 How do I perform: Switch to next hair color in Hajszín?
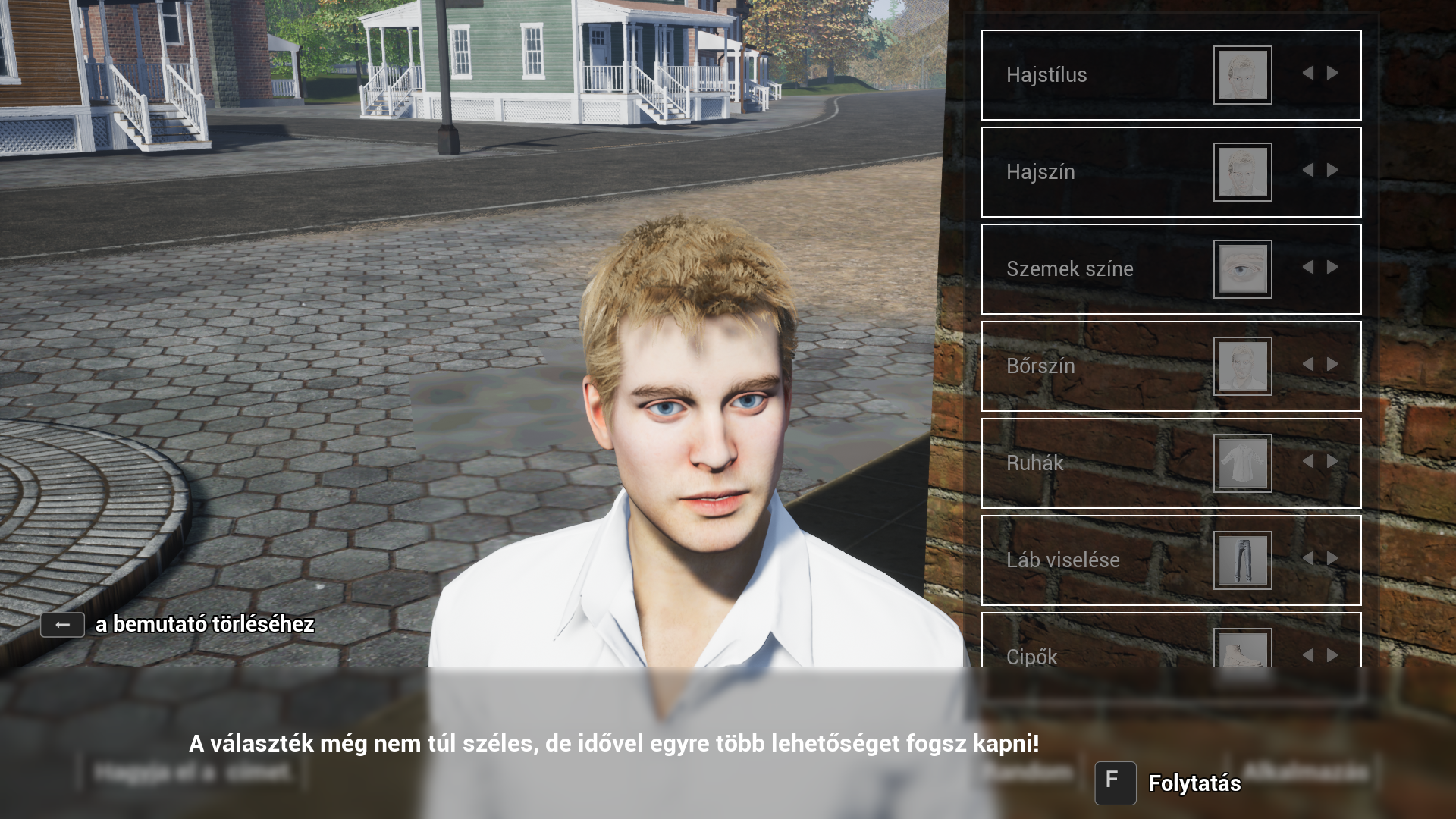point(1332,171)
